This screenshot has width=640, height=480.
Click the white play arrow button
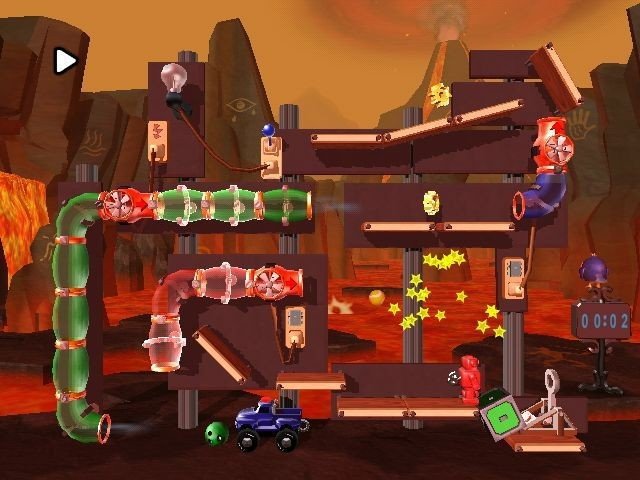pyautogui.click(x=65, y=61)
